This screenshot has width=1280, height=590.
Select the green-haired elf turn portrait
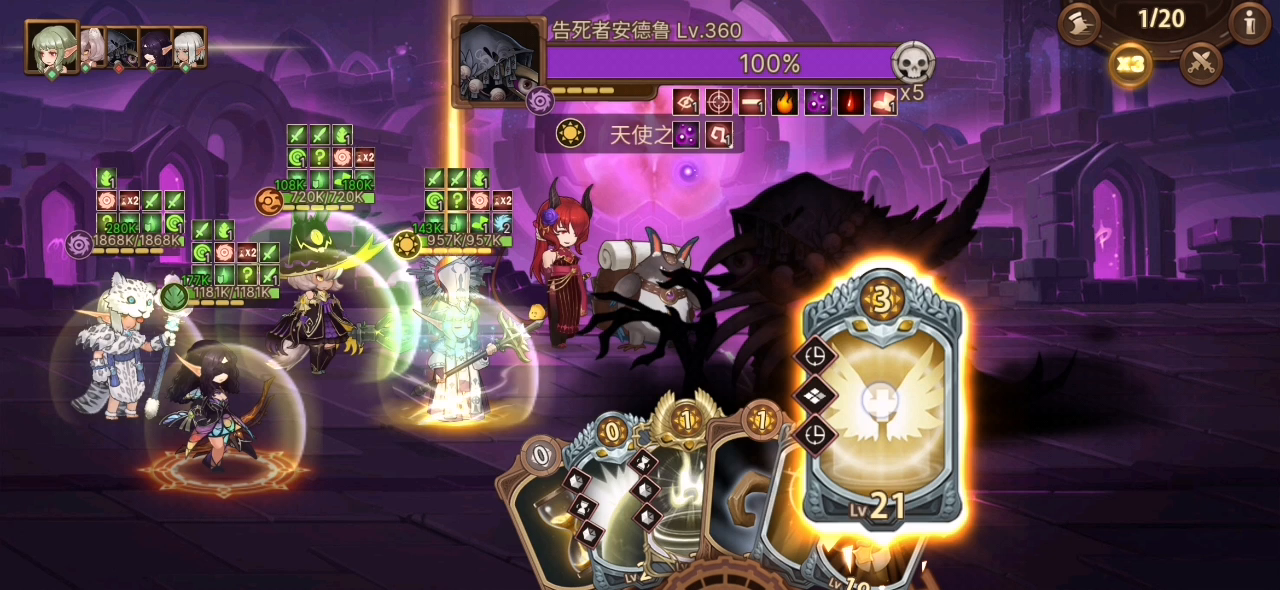pos(52,46)
